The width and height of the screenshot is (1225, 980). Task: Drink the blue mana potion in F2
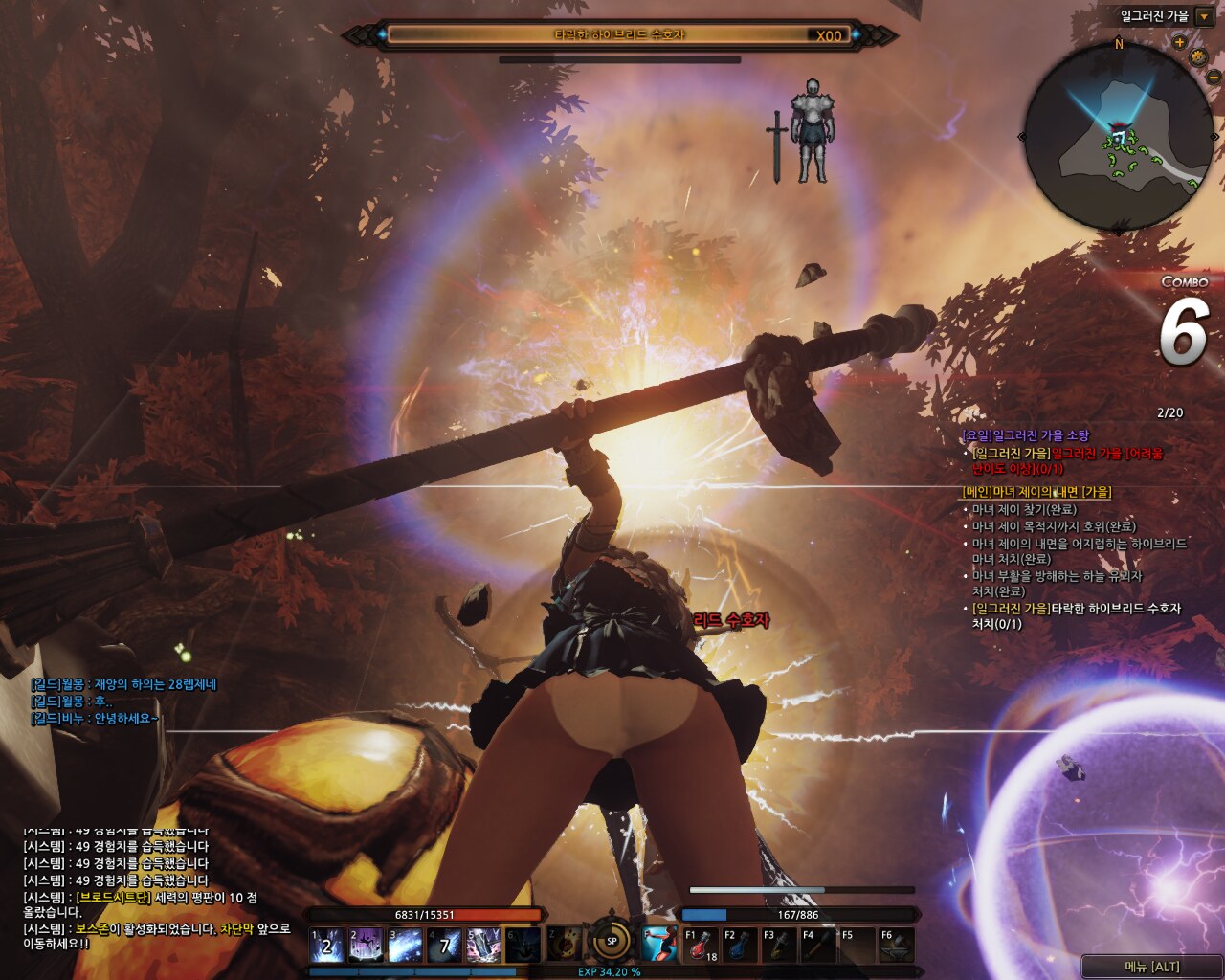pyautogui.click(x=741, y=946)
